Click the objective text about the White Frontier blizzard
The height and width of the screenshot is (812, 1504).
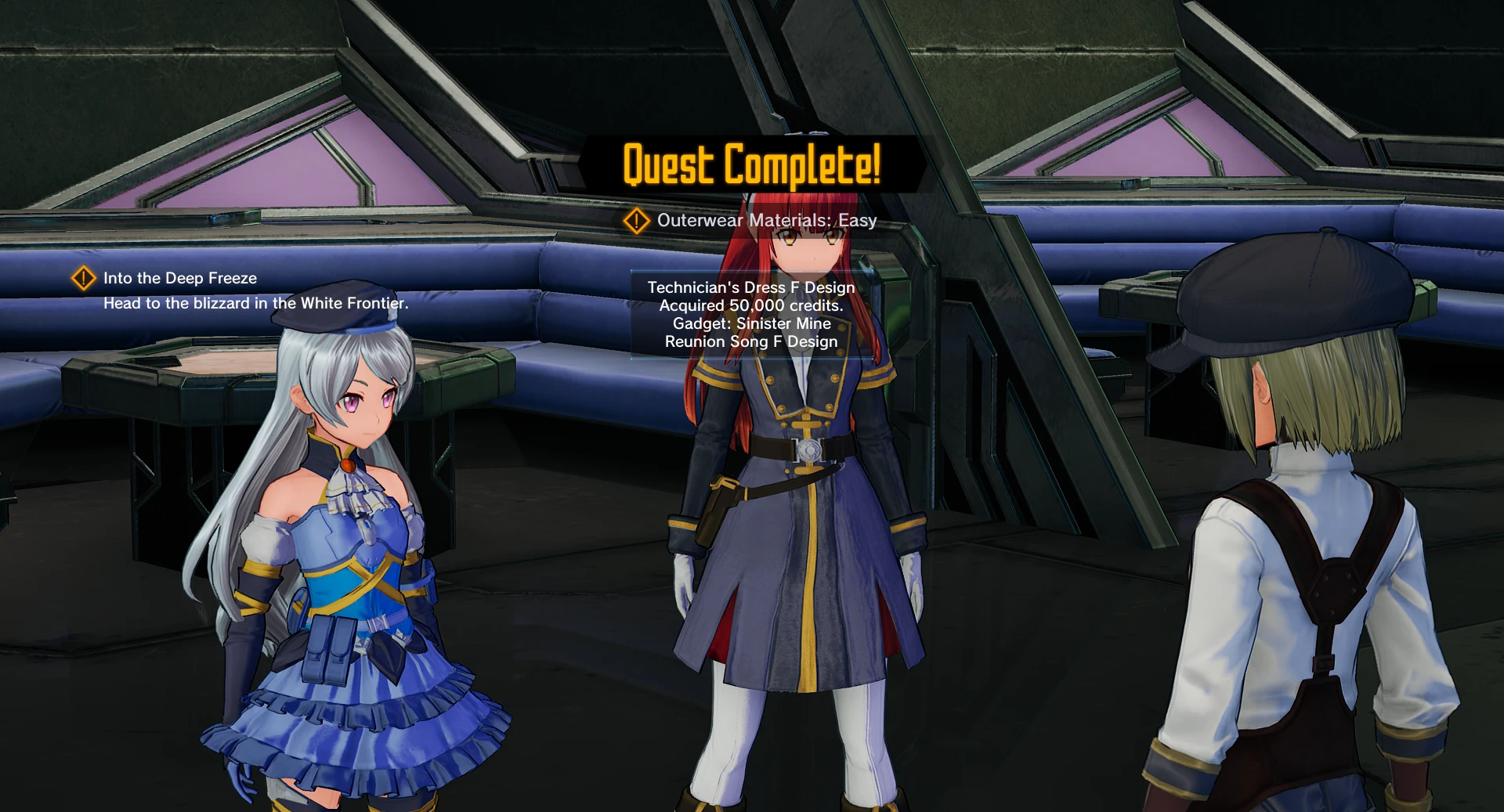click(257, 301)
